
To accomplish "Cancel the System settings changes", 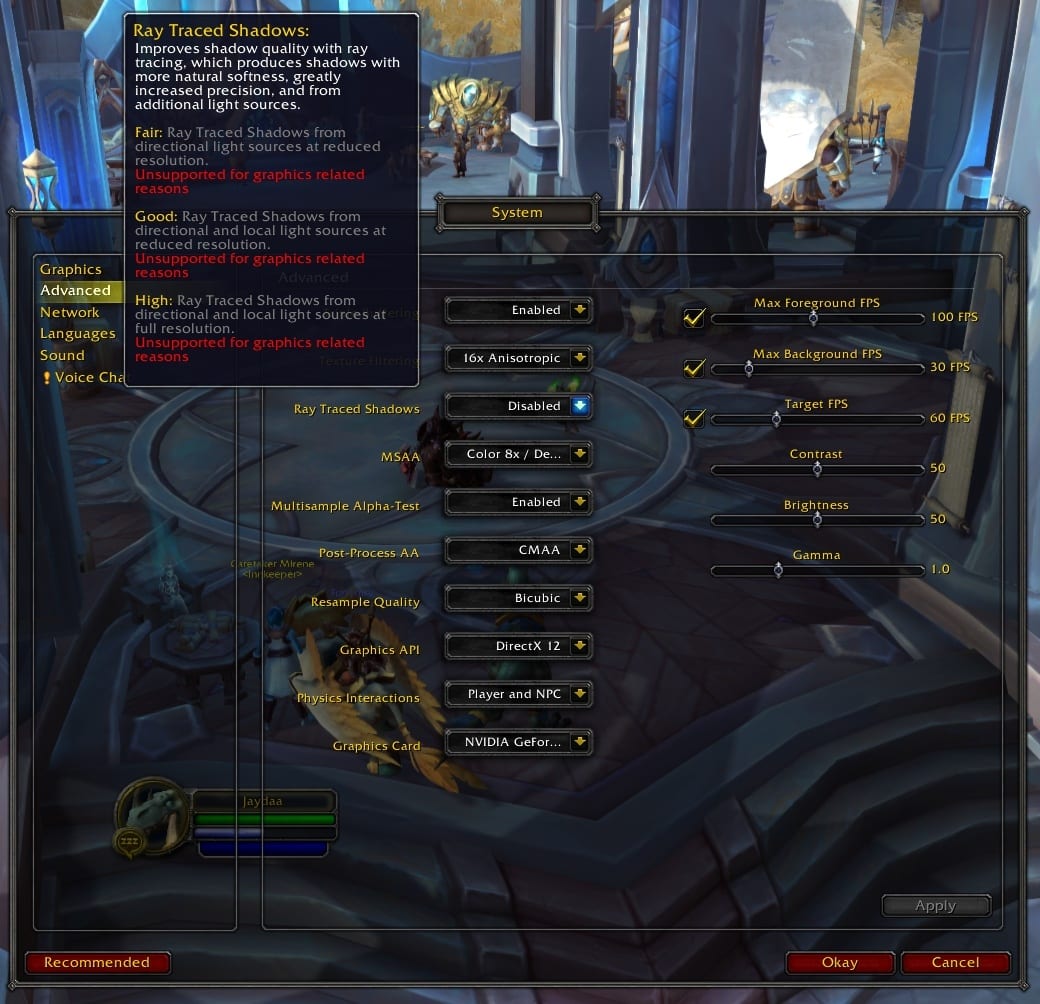I will 955,963.
